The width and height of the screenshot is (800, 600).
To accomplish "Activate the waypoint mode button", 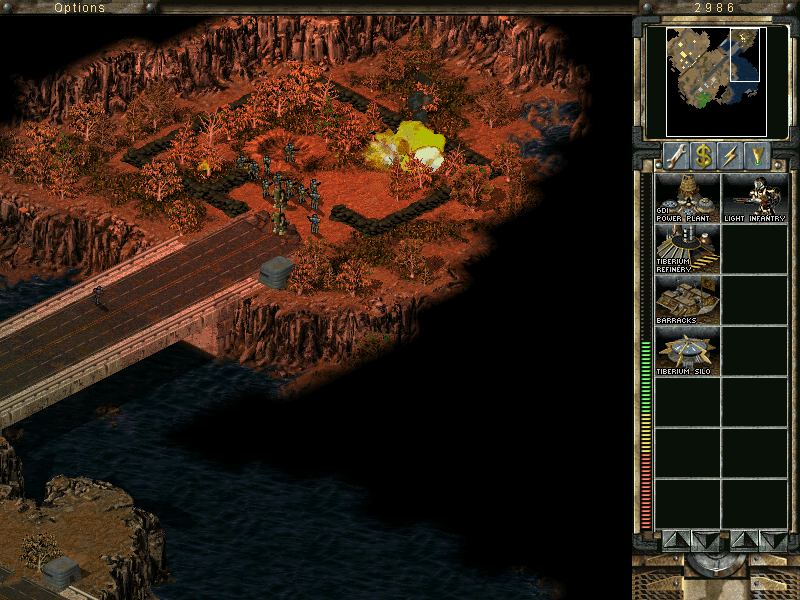I will click(759, 155).
